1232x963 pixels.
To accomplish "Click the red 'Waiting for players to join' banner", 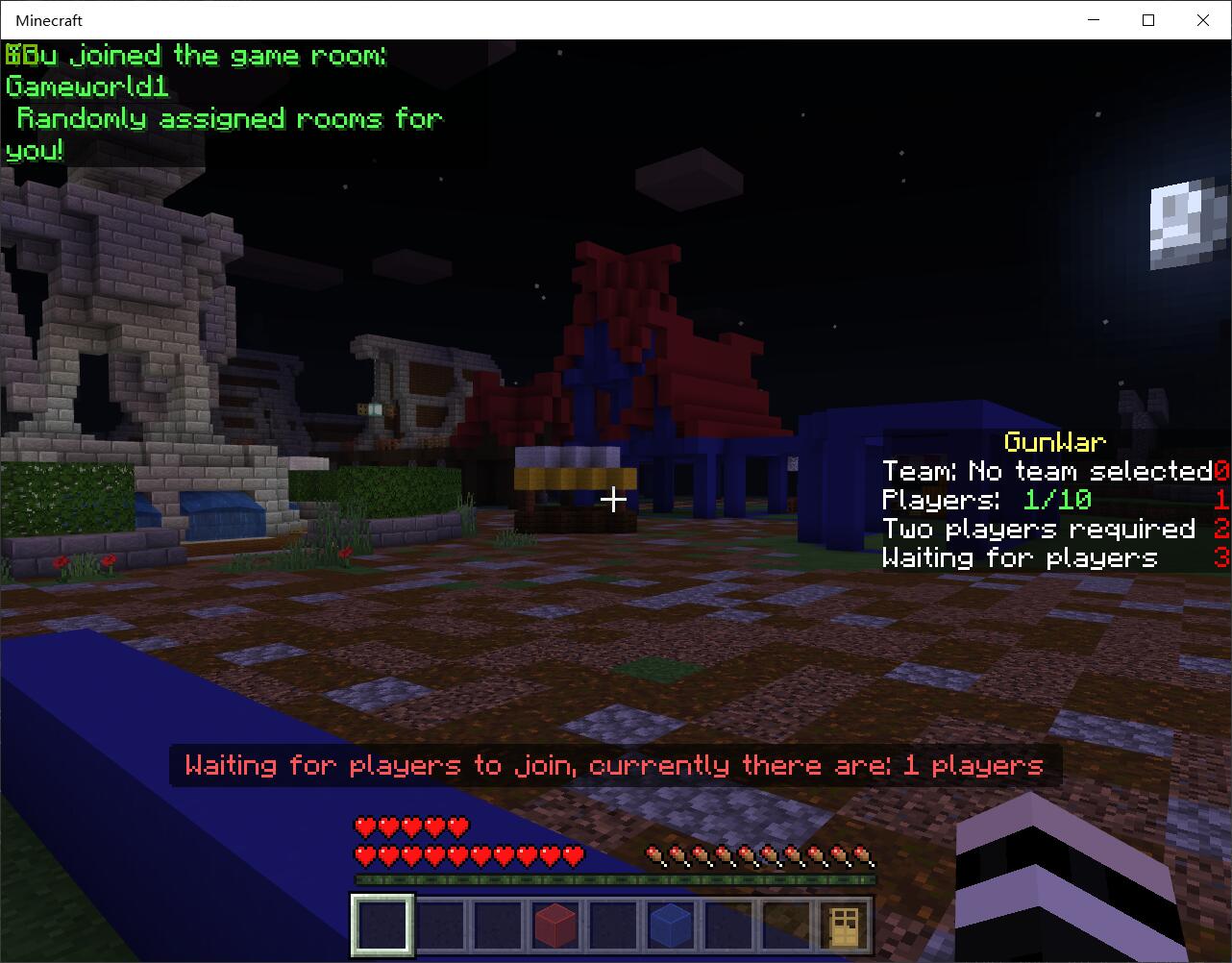I will pyautogui.click(x=613, y=765).
